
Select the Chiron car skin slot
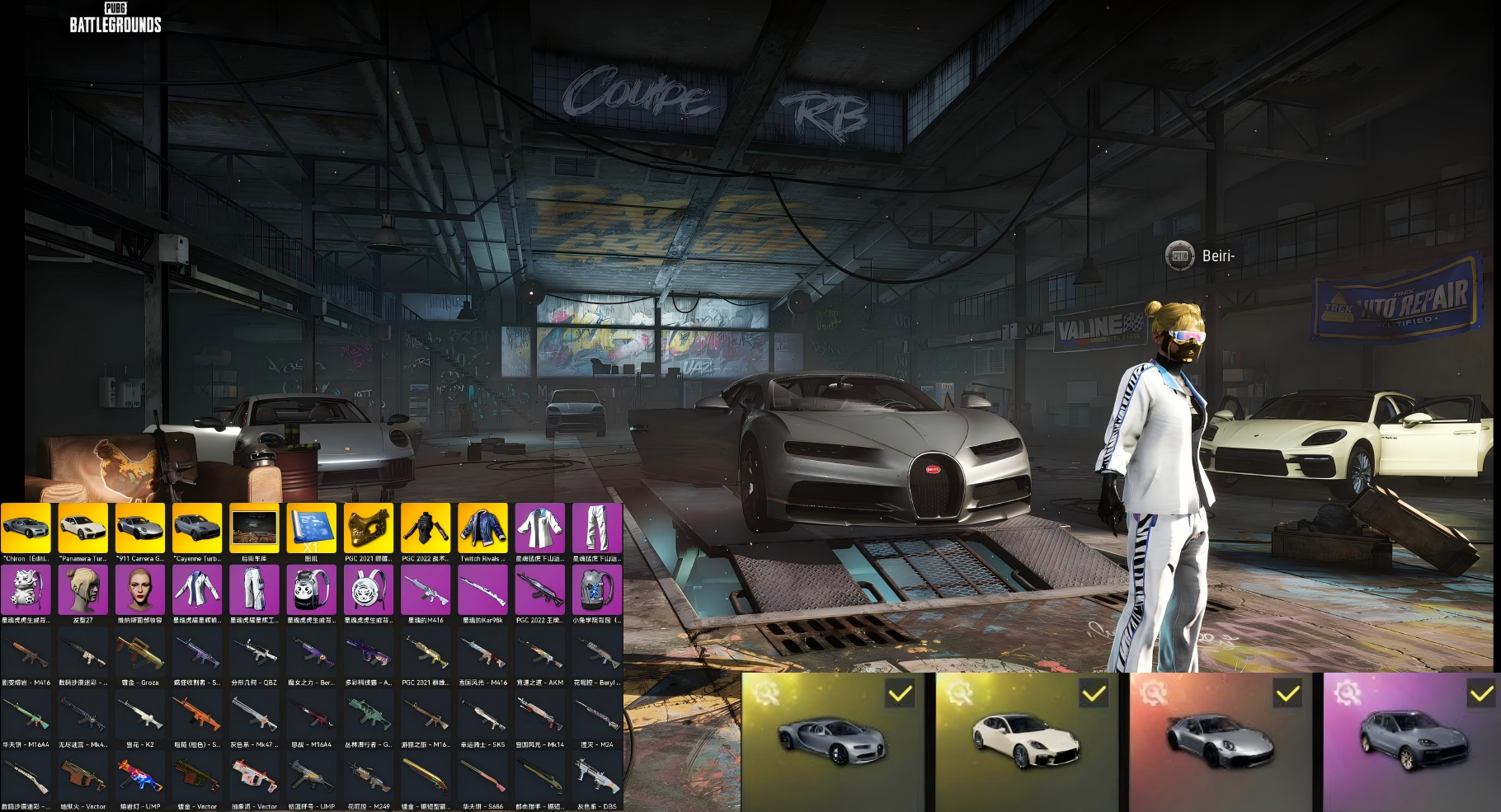pos(26,528)
